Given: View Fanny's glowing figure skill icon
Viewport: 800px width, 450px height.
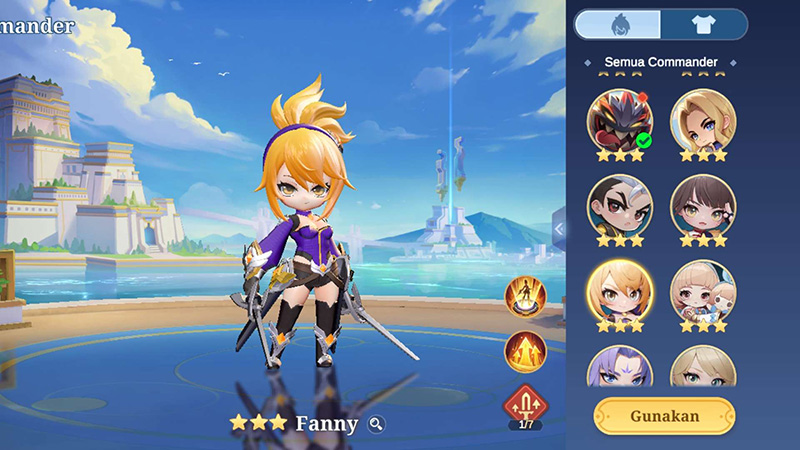Looking at the screenshot, I should point(525,295).
